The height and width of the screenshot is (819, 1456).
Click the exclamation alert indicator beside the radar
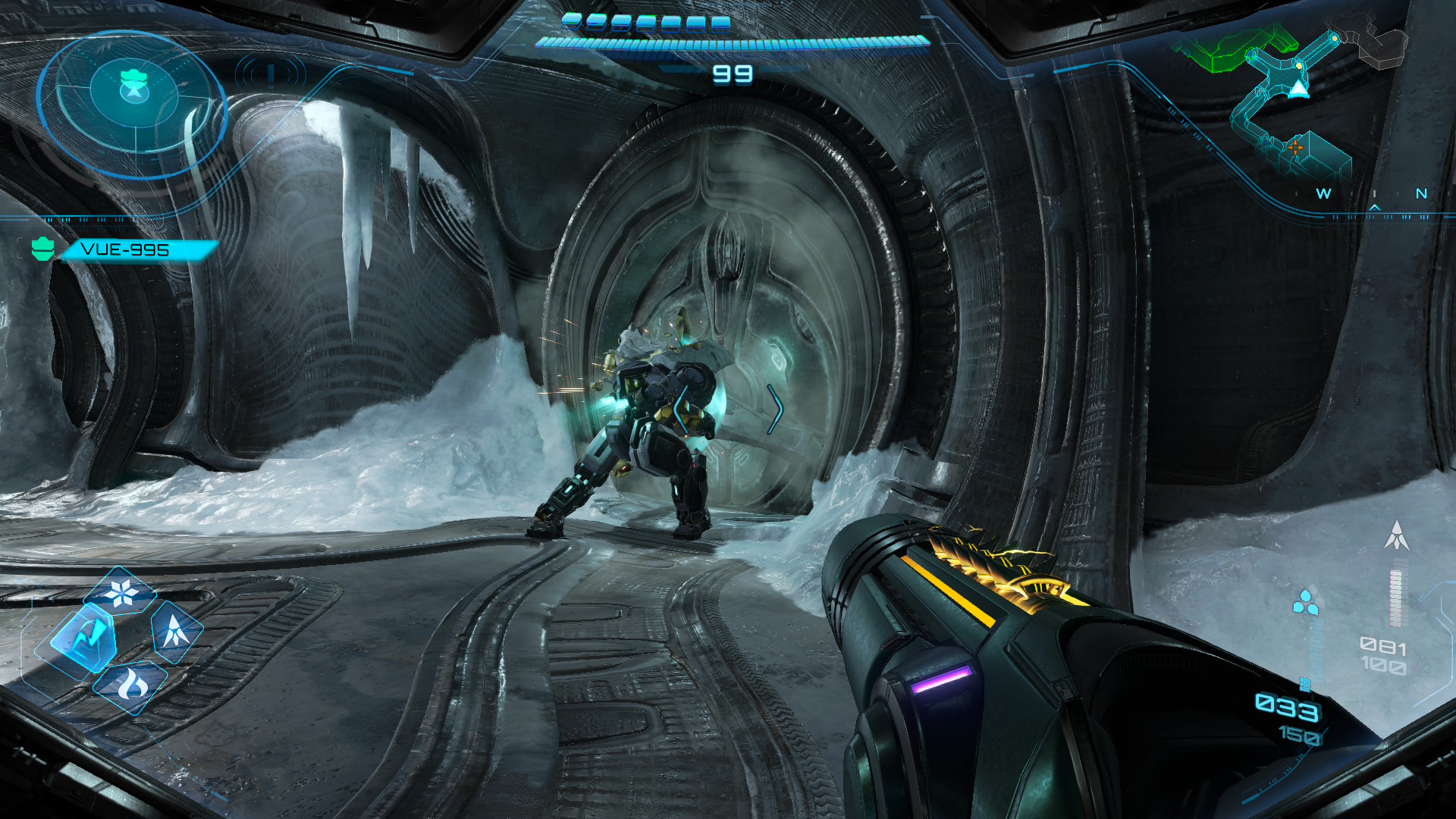click(271, 74)
